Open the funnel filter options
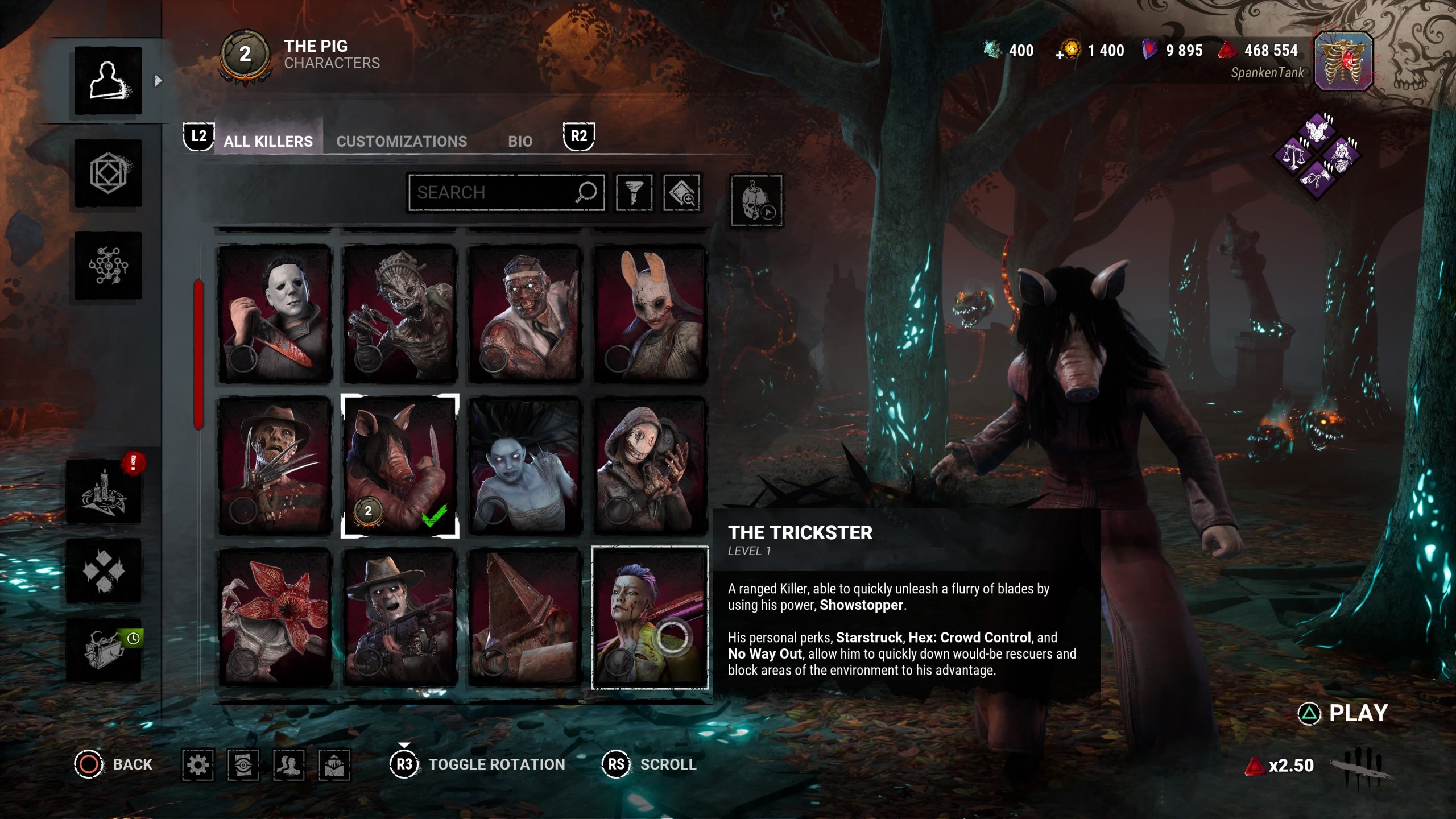 (x=634, y=193)
